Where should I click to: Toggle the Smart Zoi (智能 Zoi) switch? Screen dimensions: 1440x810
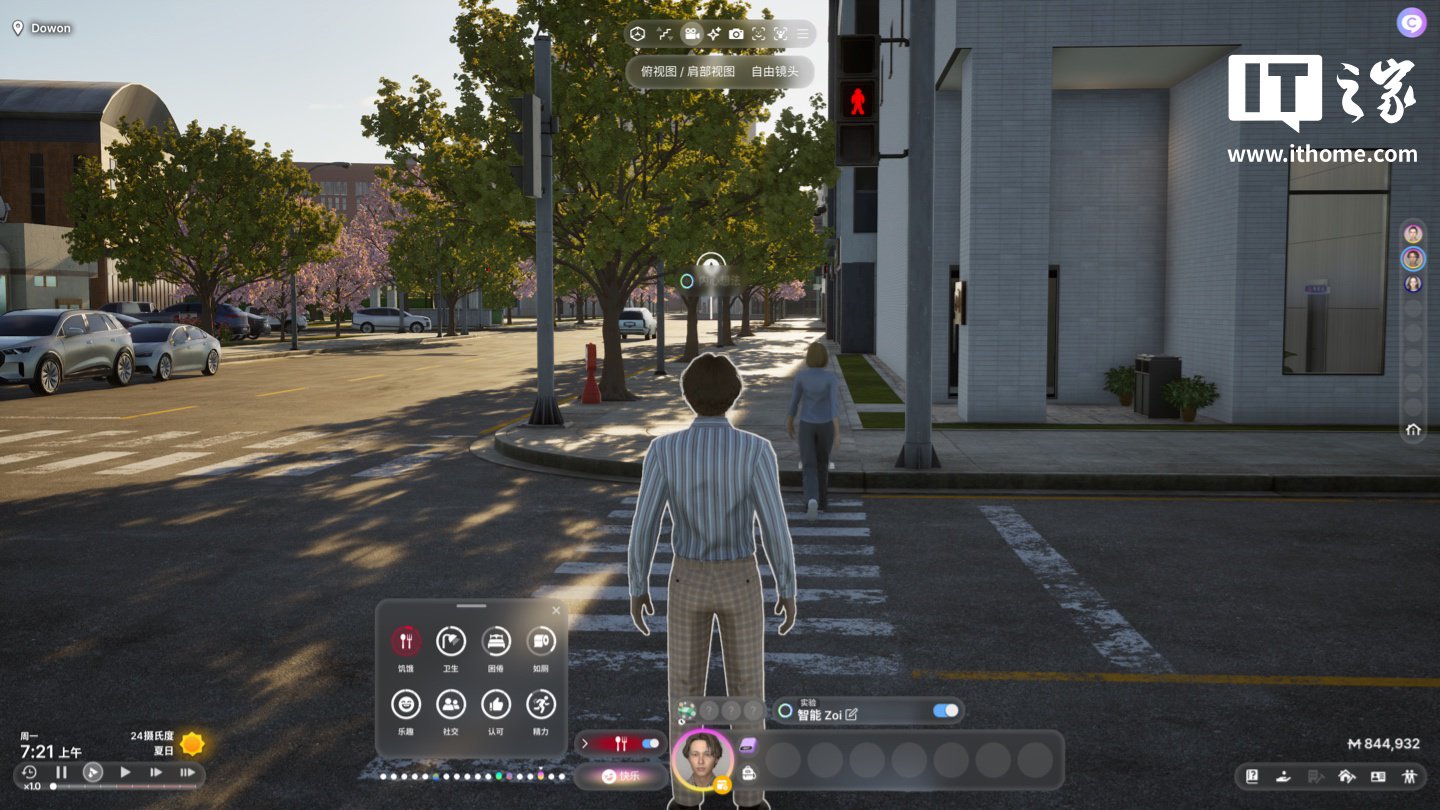[x=944, y=711]
